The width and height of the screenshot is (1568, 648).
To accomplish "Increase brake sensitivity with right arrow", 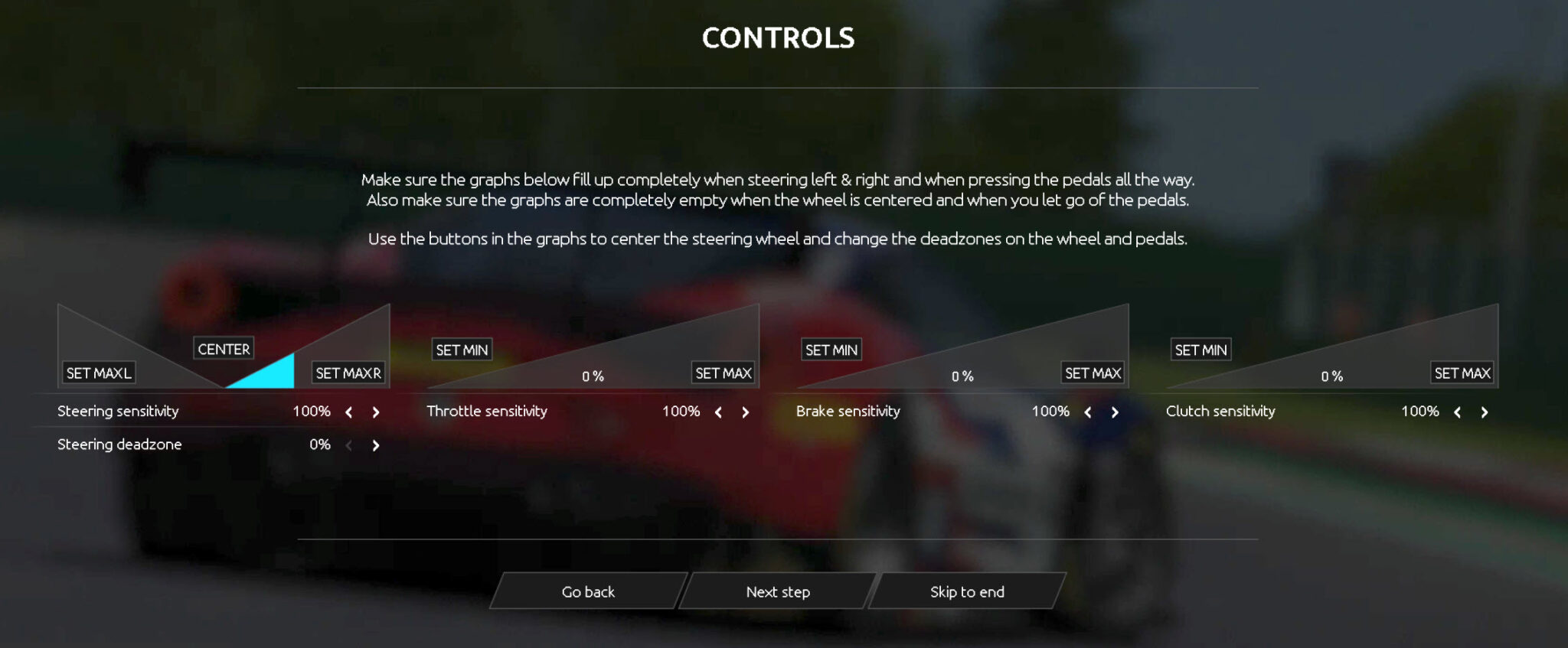I will pos(1115,412).
